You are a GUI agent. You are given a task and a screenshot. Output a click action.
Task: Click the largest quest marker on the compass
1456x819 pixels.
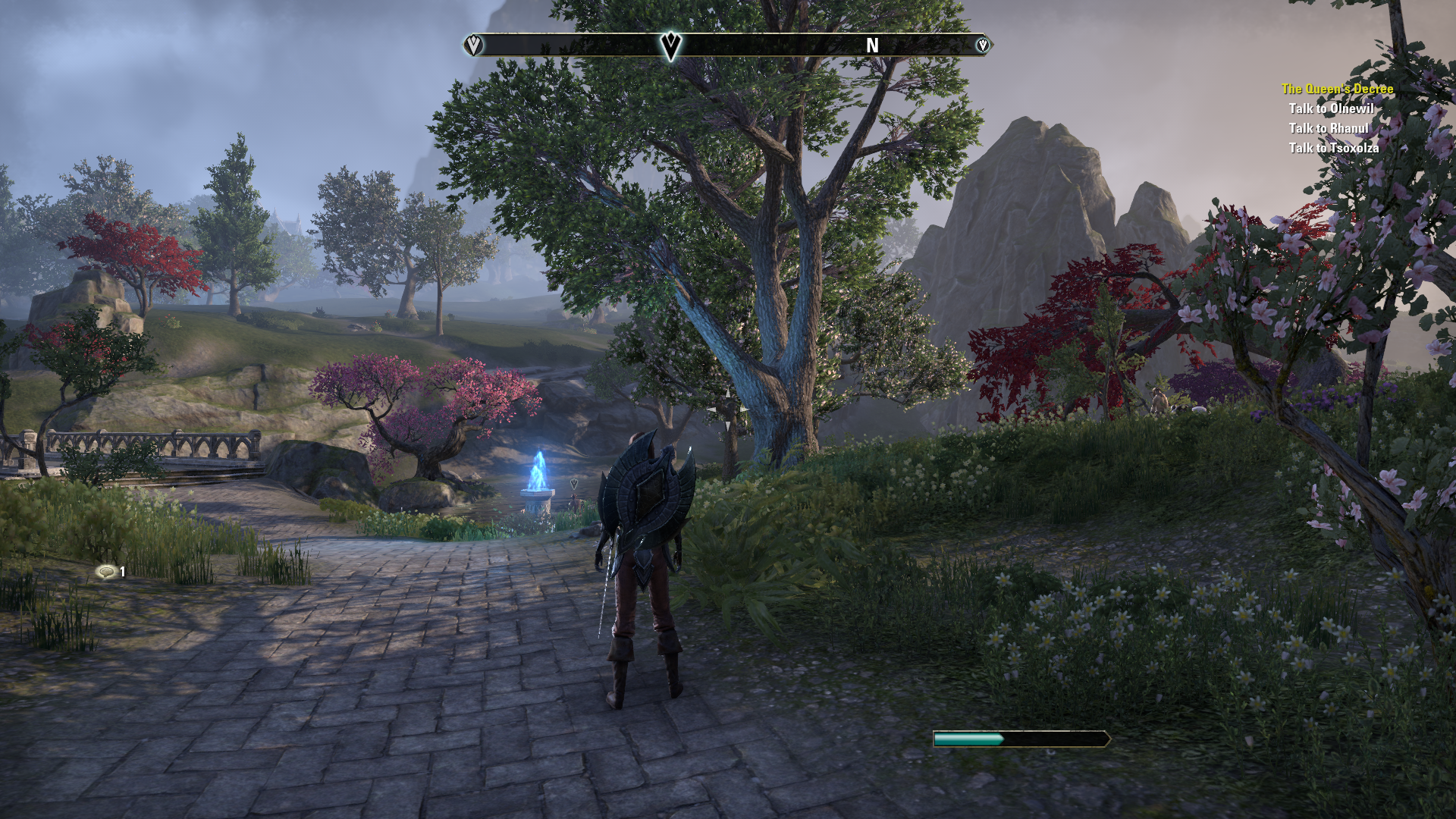pyautogui.click(x=670, y=45)
